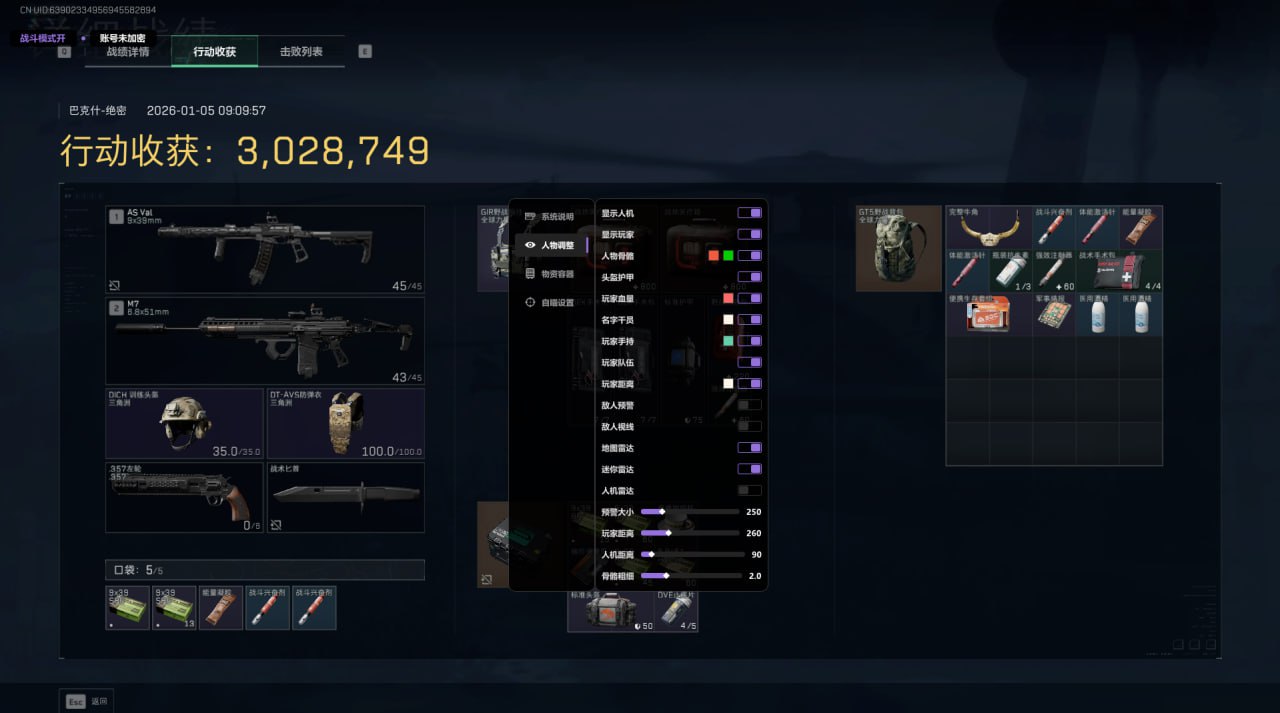Viewport: 1280px width, 713px height.
Task: Inspect the DICH training helmet
Action: tap(185, 424)
